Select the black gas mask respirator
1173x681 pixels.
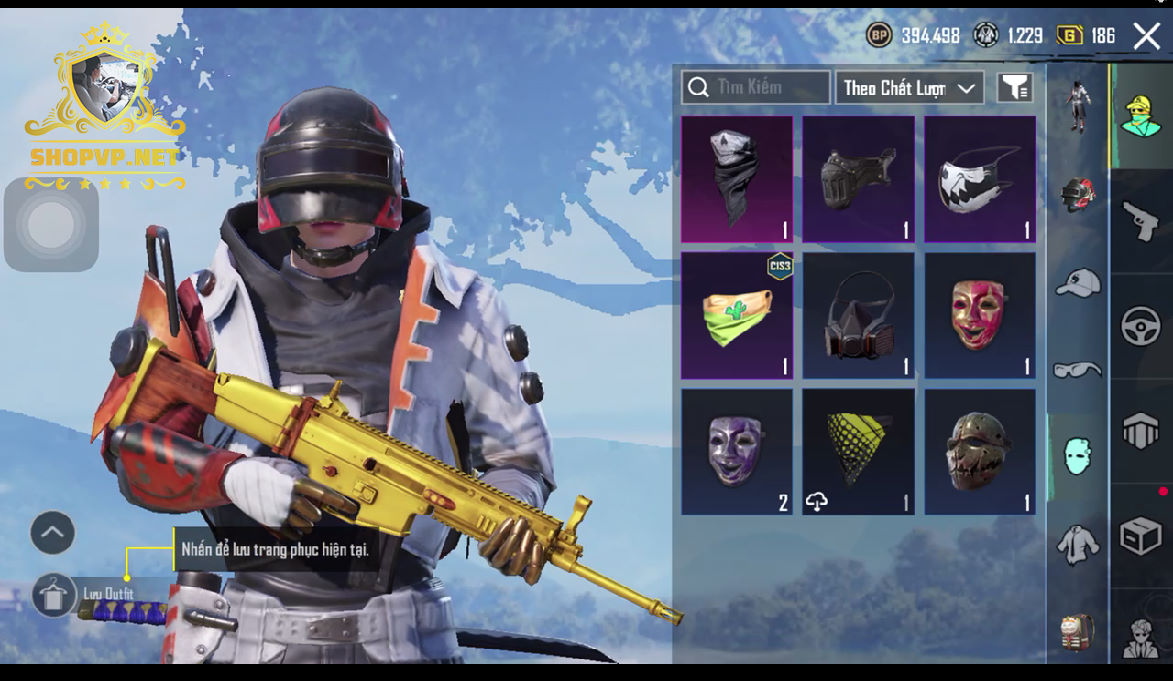pos(858,315)
